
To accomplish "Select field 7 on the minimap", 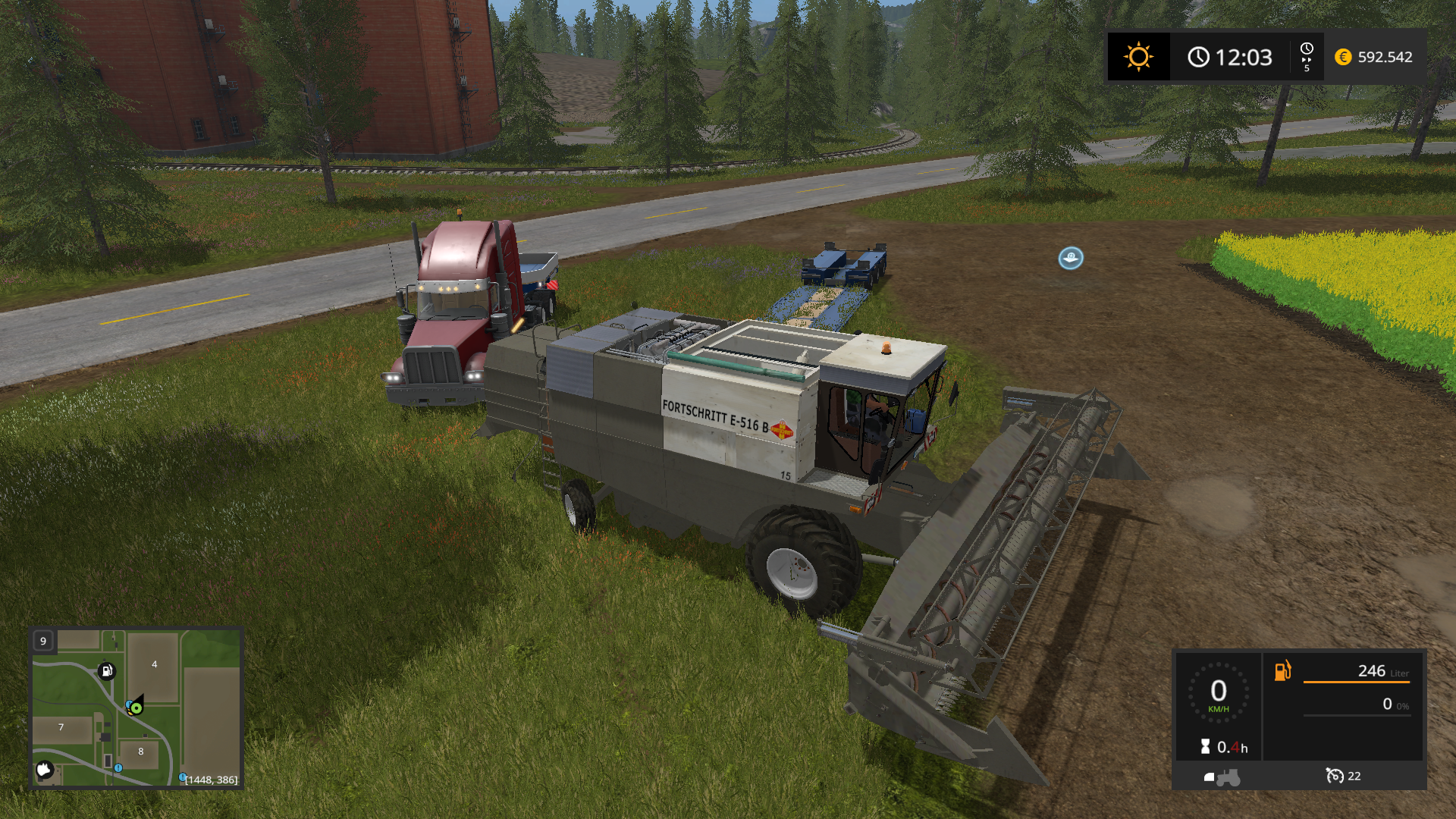I will (61, 727).
